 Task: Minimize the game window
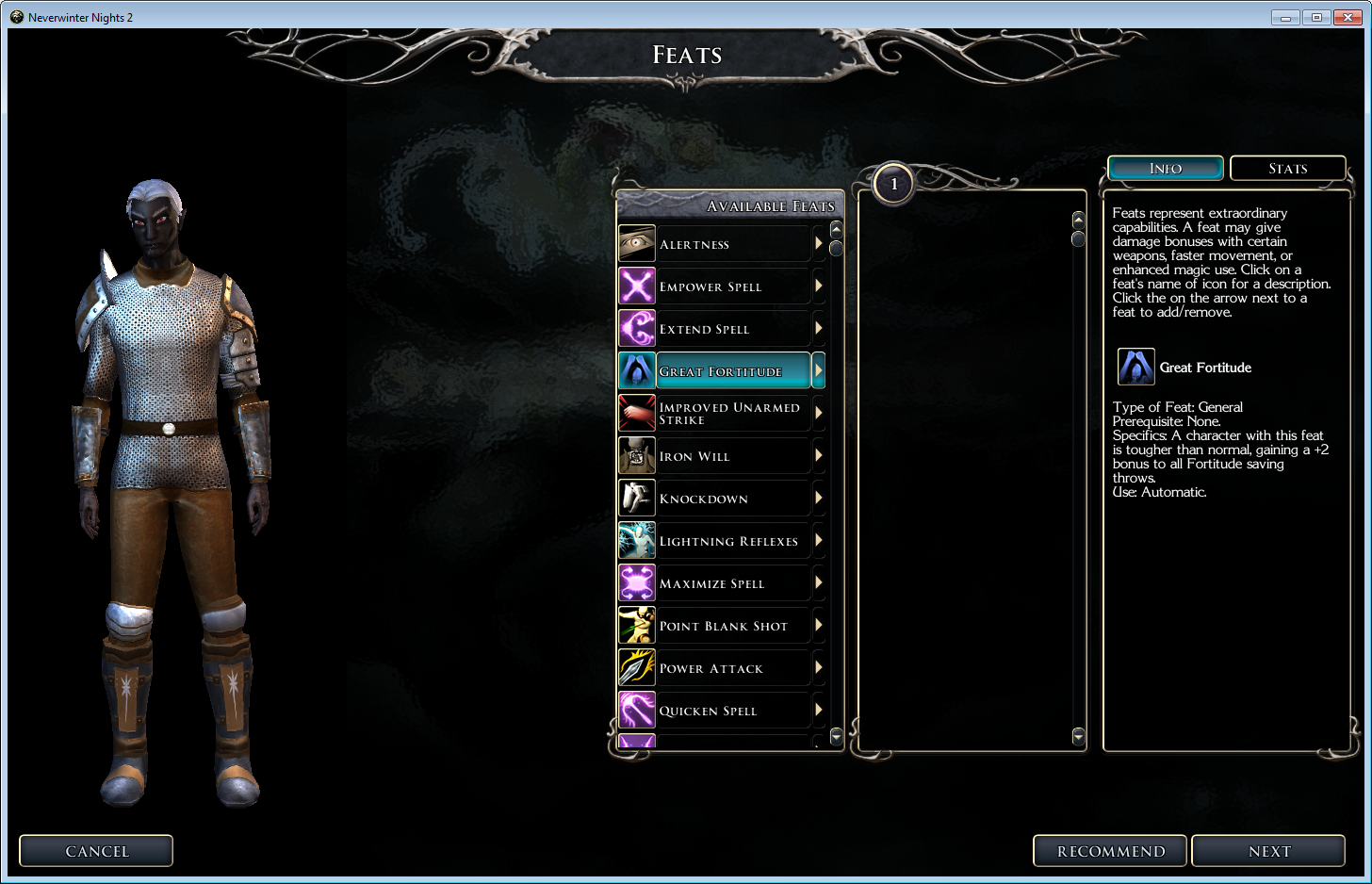pyautogui.click(x=1285, y=17)
